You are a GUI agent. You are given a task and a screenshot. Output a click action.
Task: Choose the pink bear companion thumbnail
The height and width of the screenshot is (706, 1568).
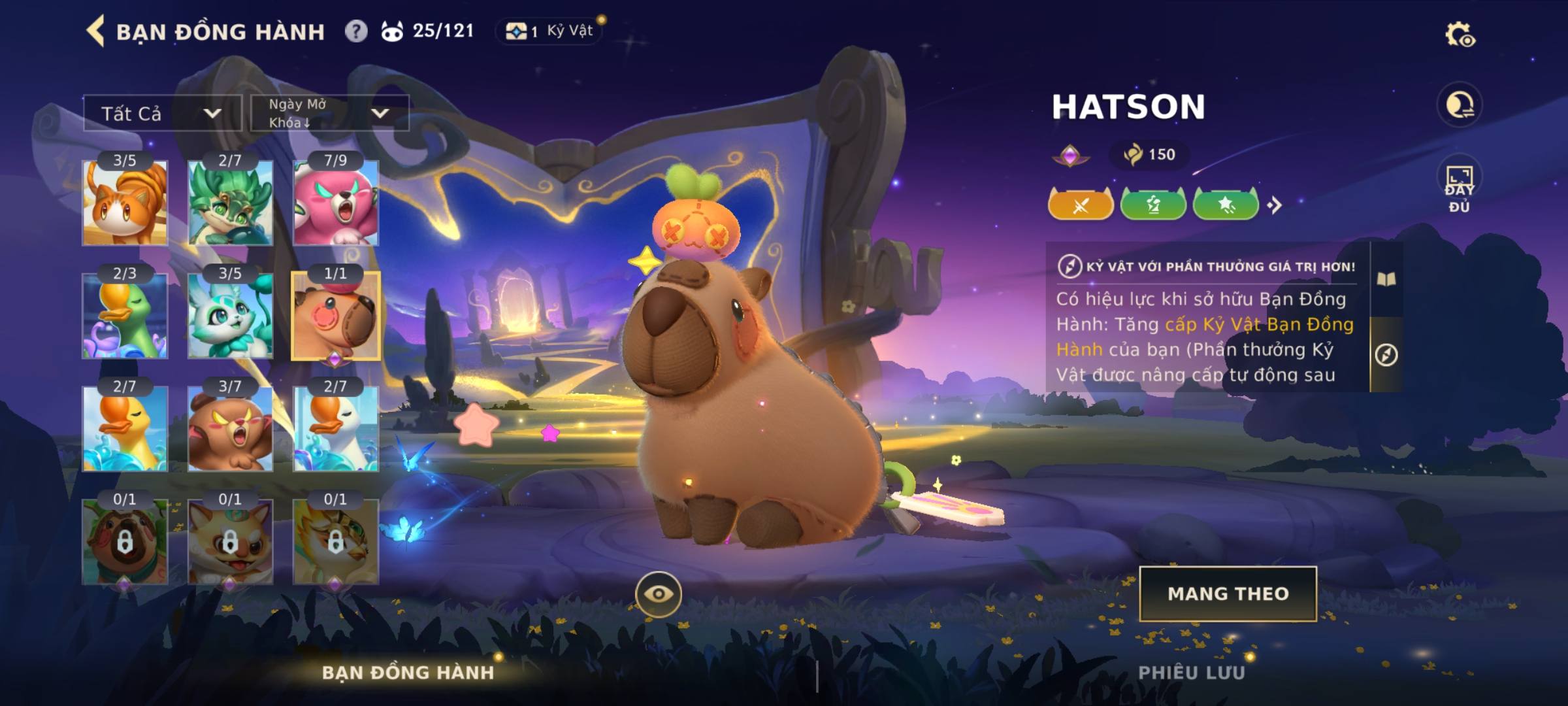(x=335, y=203)
